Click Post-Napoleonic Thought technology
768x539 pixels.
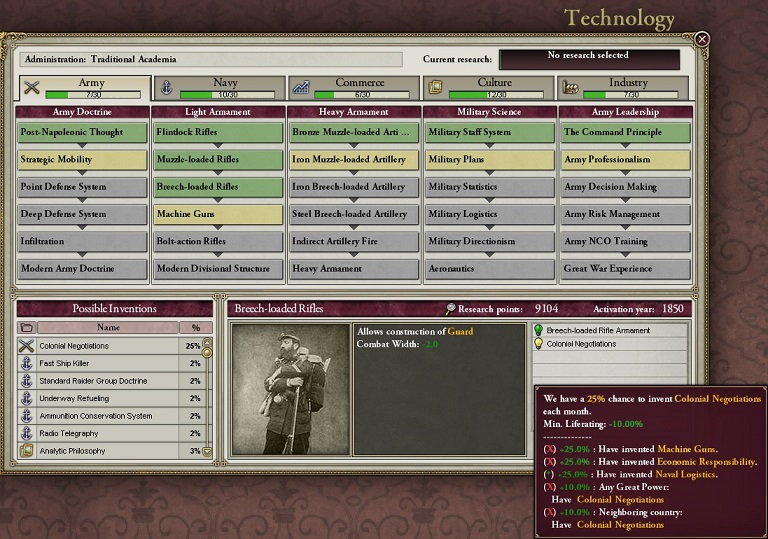(83, 132)
